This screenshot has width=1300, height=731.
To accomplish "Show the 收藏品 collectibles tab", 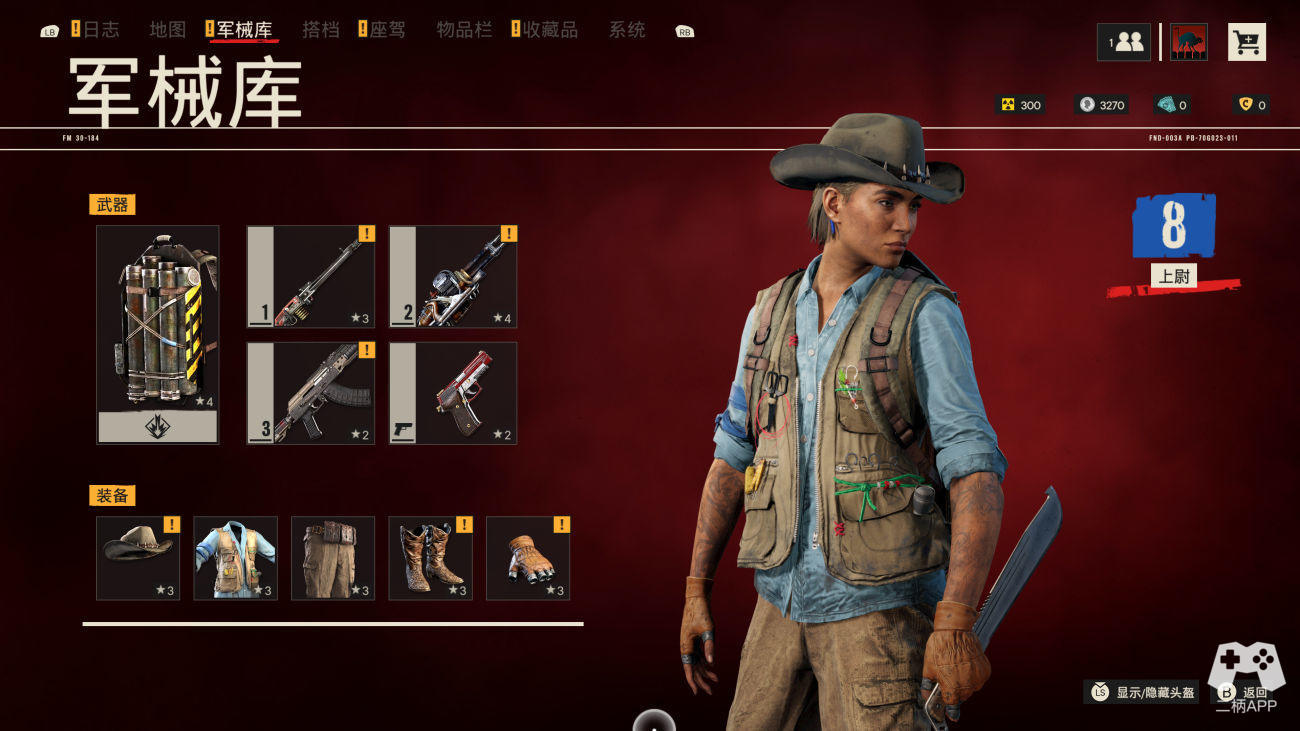I will (x=550, y=30).
